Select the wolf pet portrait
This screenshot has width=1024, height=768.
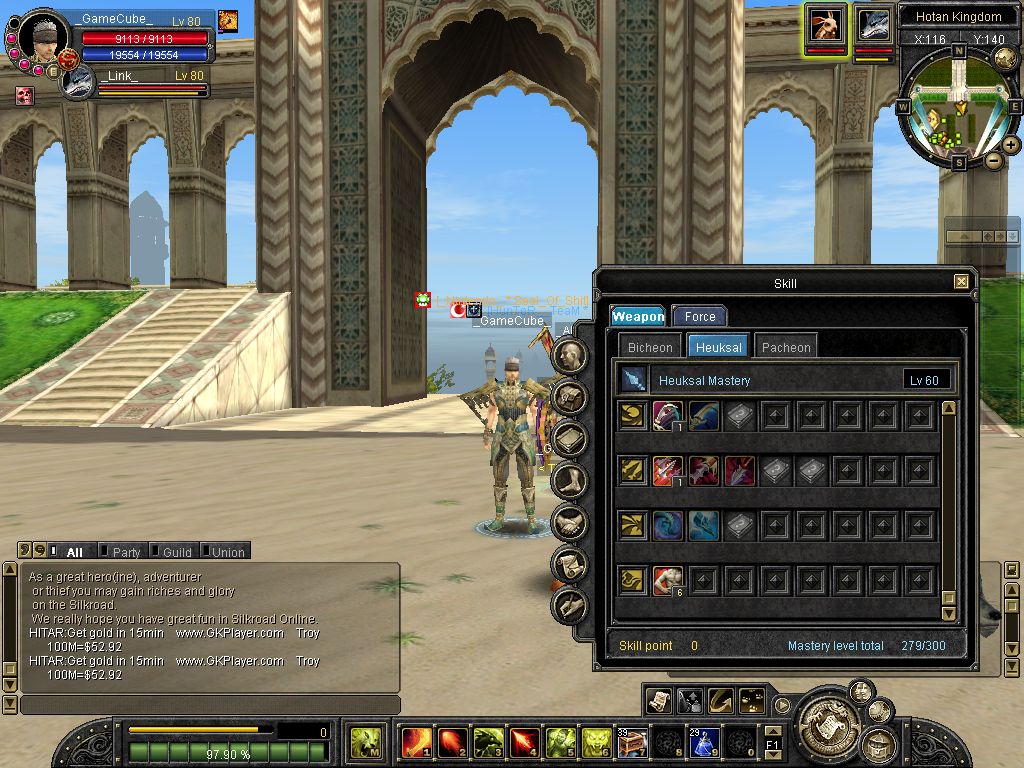click(x=873, y=24)
